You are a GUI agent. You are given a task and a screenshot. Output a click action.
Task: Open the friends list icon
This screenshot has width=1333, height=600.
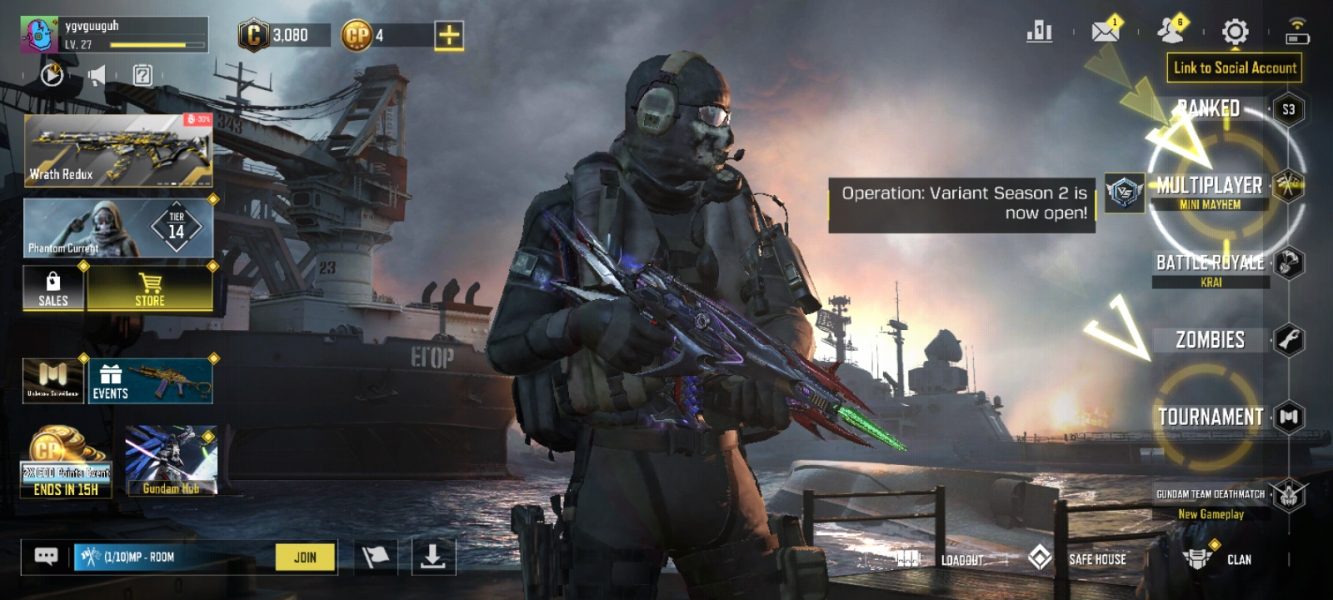1169,32
